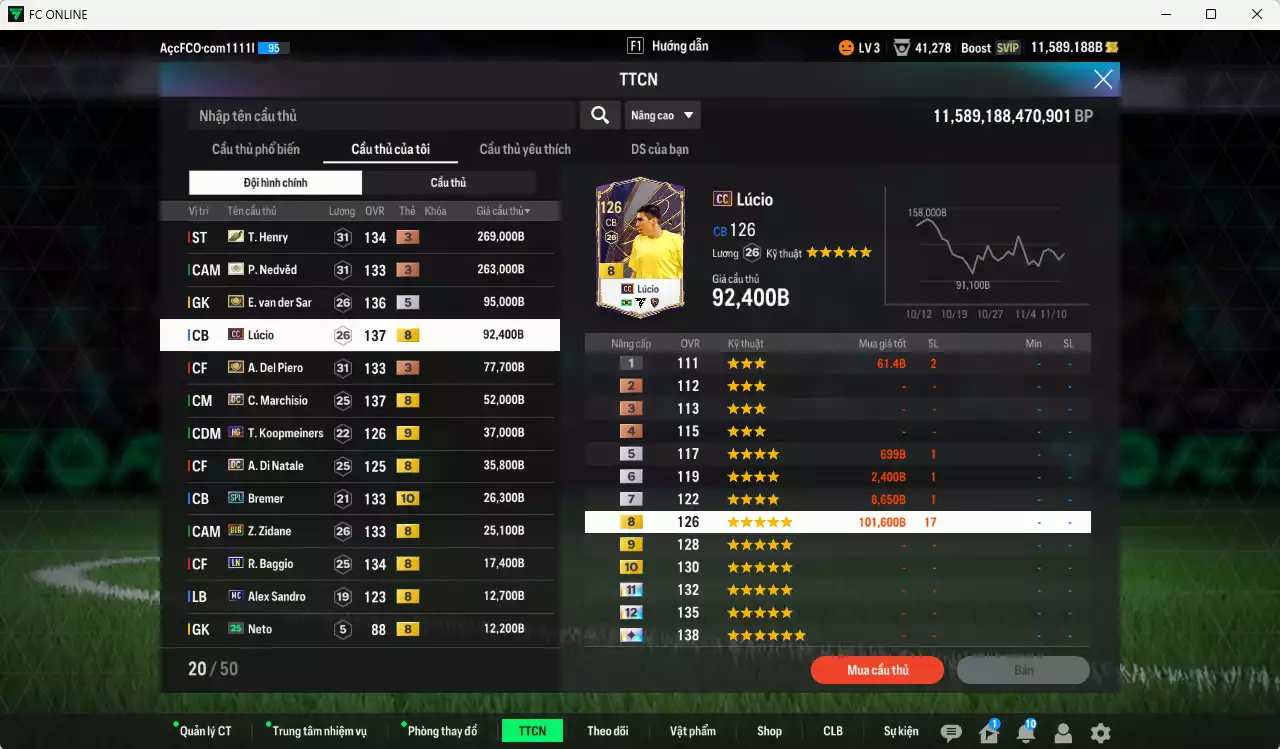
Task: Click the disabled Bán button
Action: (1023, 670)
